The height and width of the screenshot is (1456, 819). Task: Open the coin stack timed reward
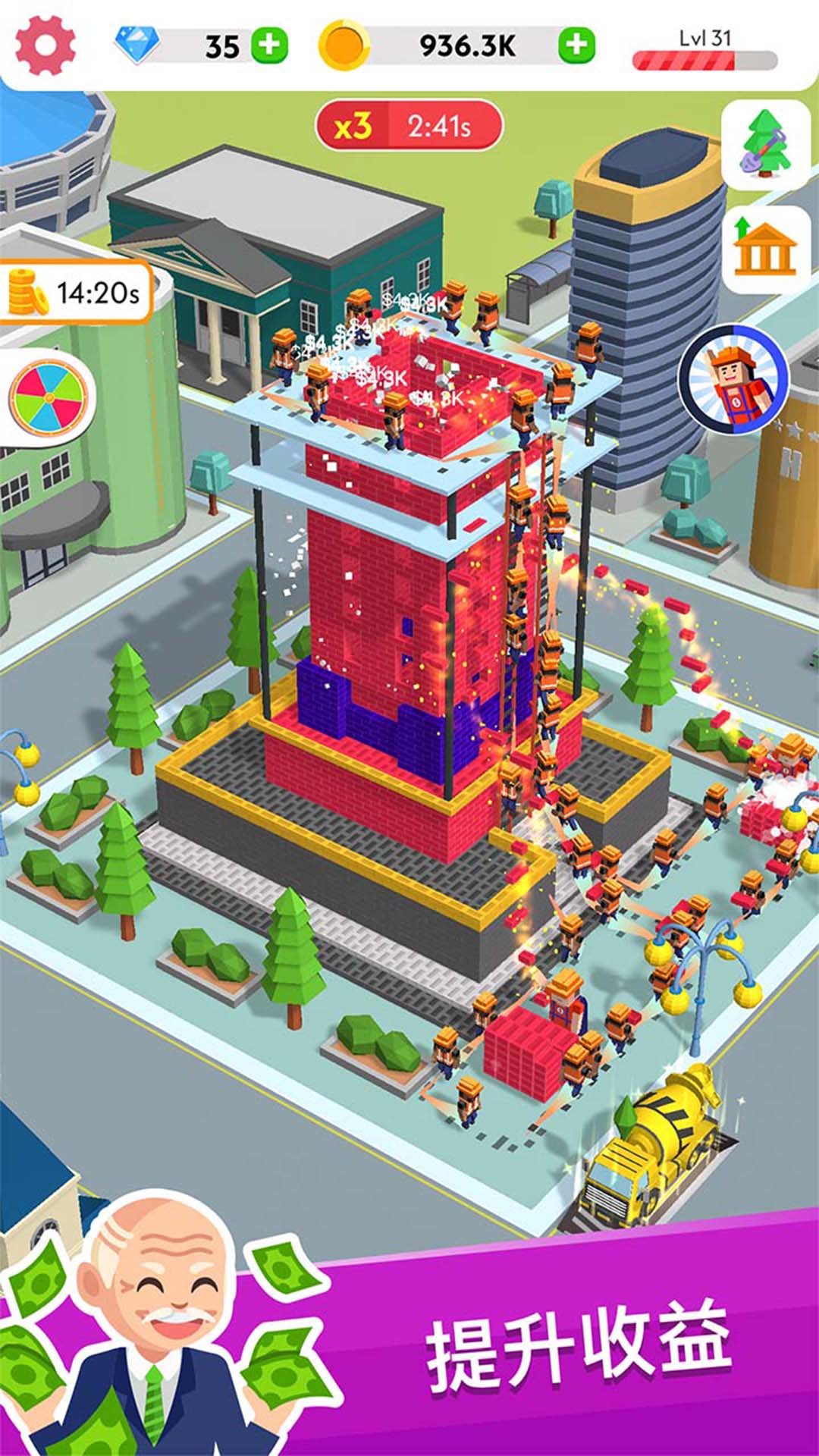(x=74, y=292)
